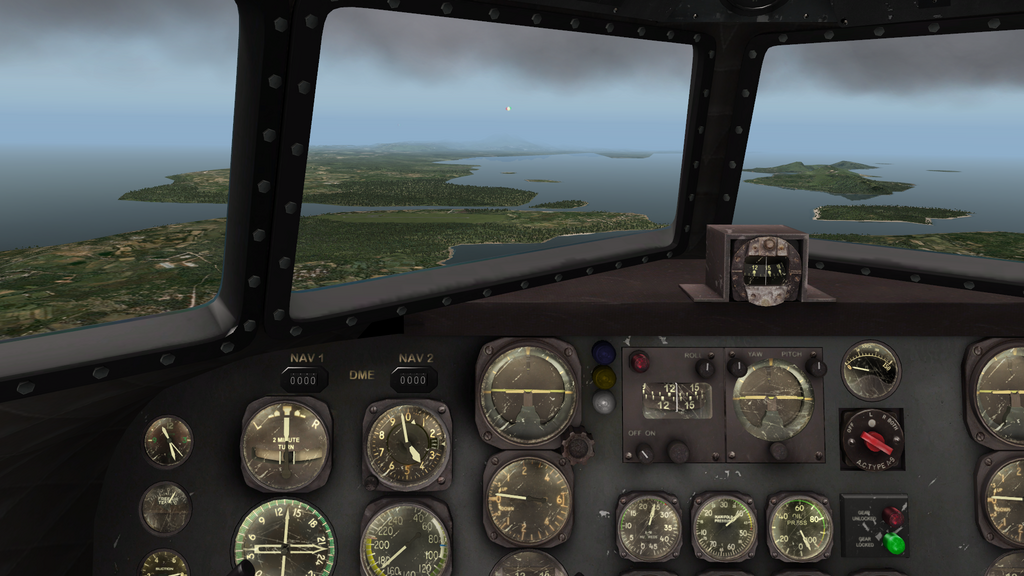Turn the knob under the autopilot heading strip
The height and width of the screenshot is (576, 1024).
tap(679, 452)
